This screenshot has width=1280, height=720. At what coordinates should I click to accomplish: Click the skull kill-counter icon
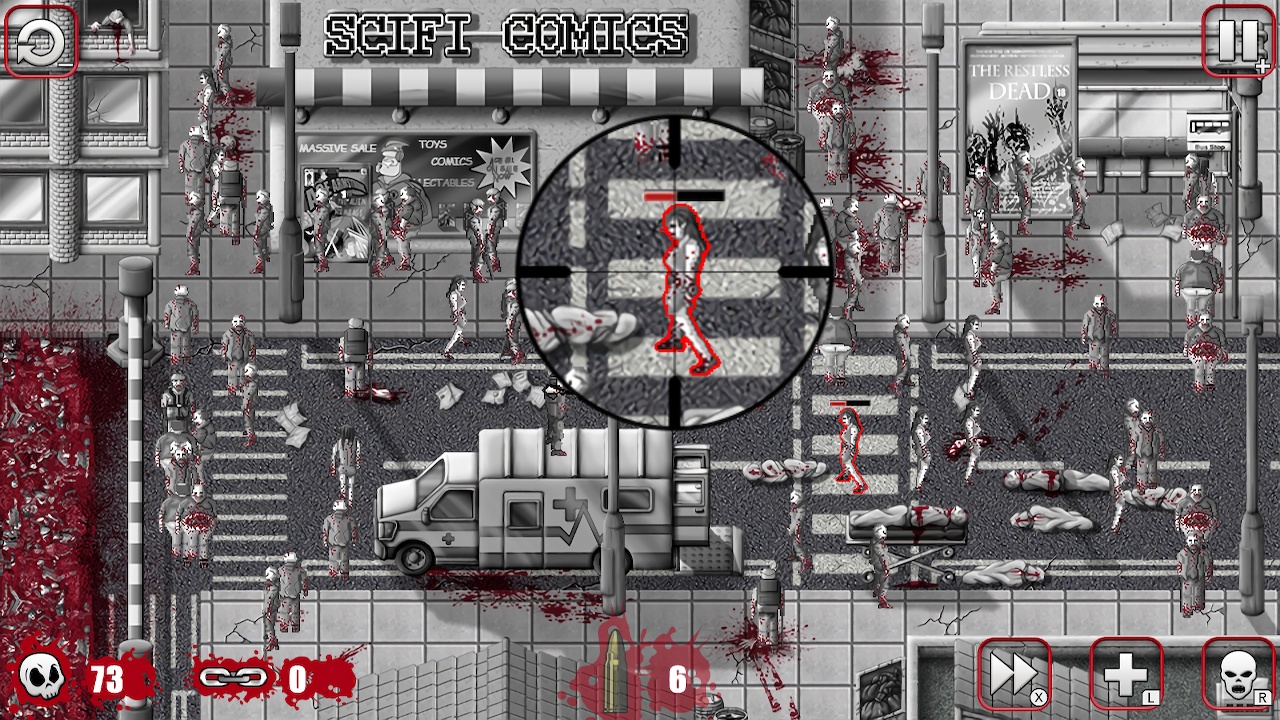pos(41,676)
